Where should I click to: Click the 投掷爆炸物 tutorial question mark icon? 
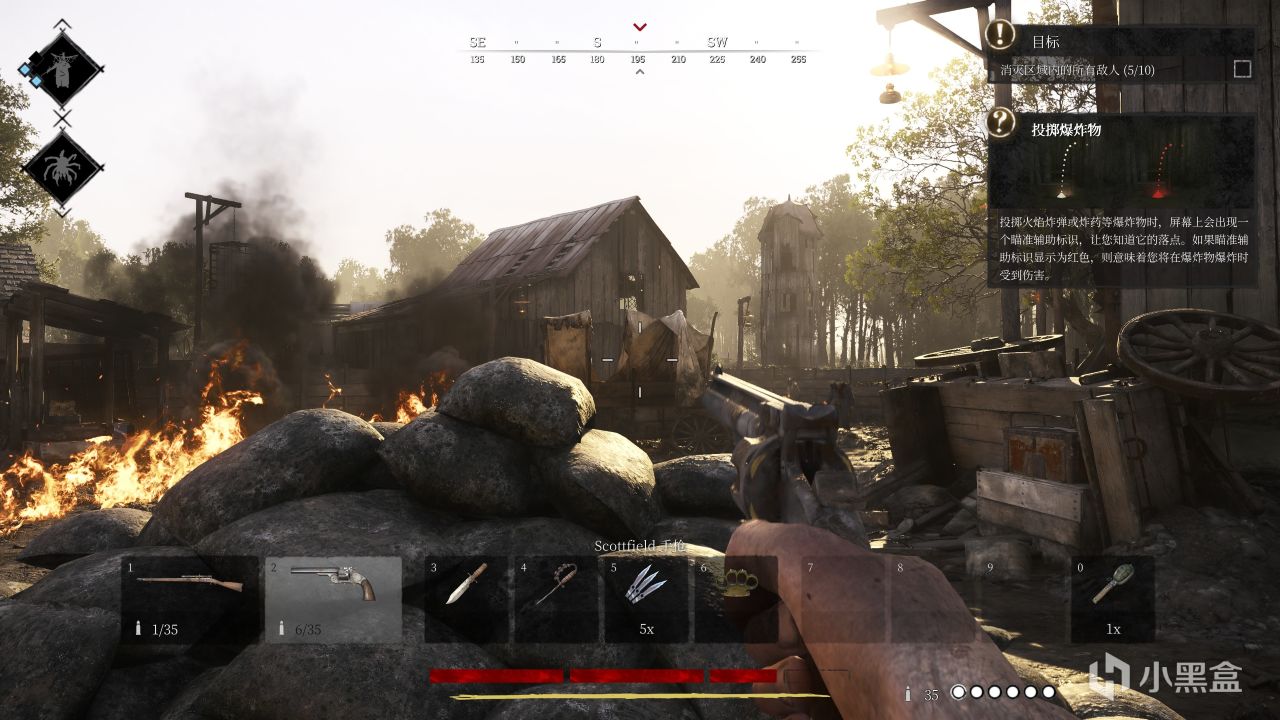pyautogui.click(x=1002, y=123)
